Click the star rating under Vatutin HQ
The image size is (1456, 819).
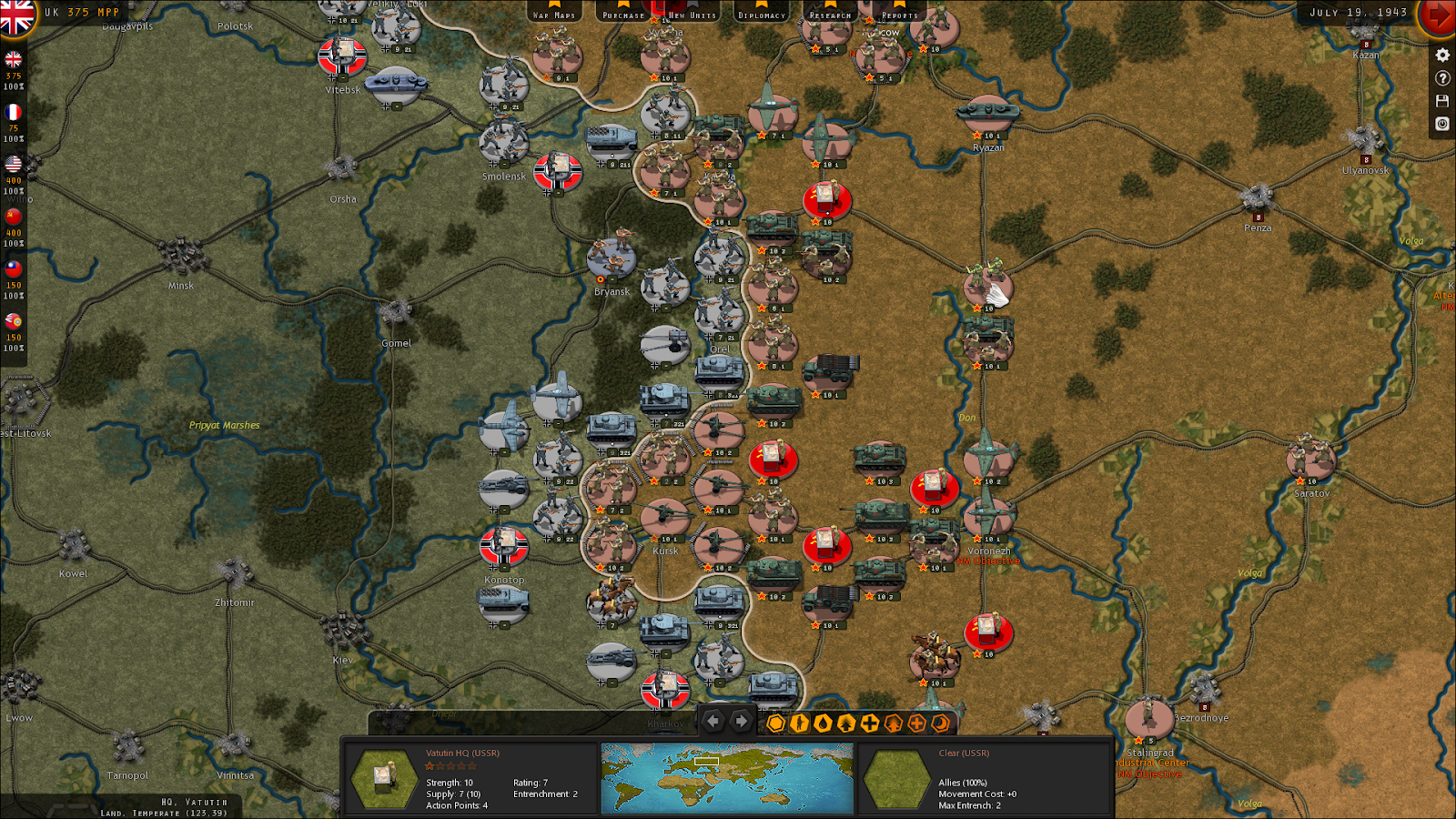point(451,765)
